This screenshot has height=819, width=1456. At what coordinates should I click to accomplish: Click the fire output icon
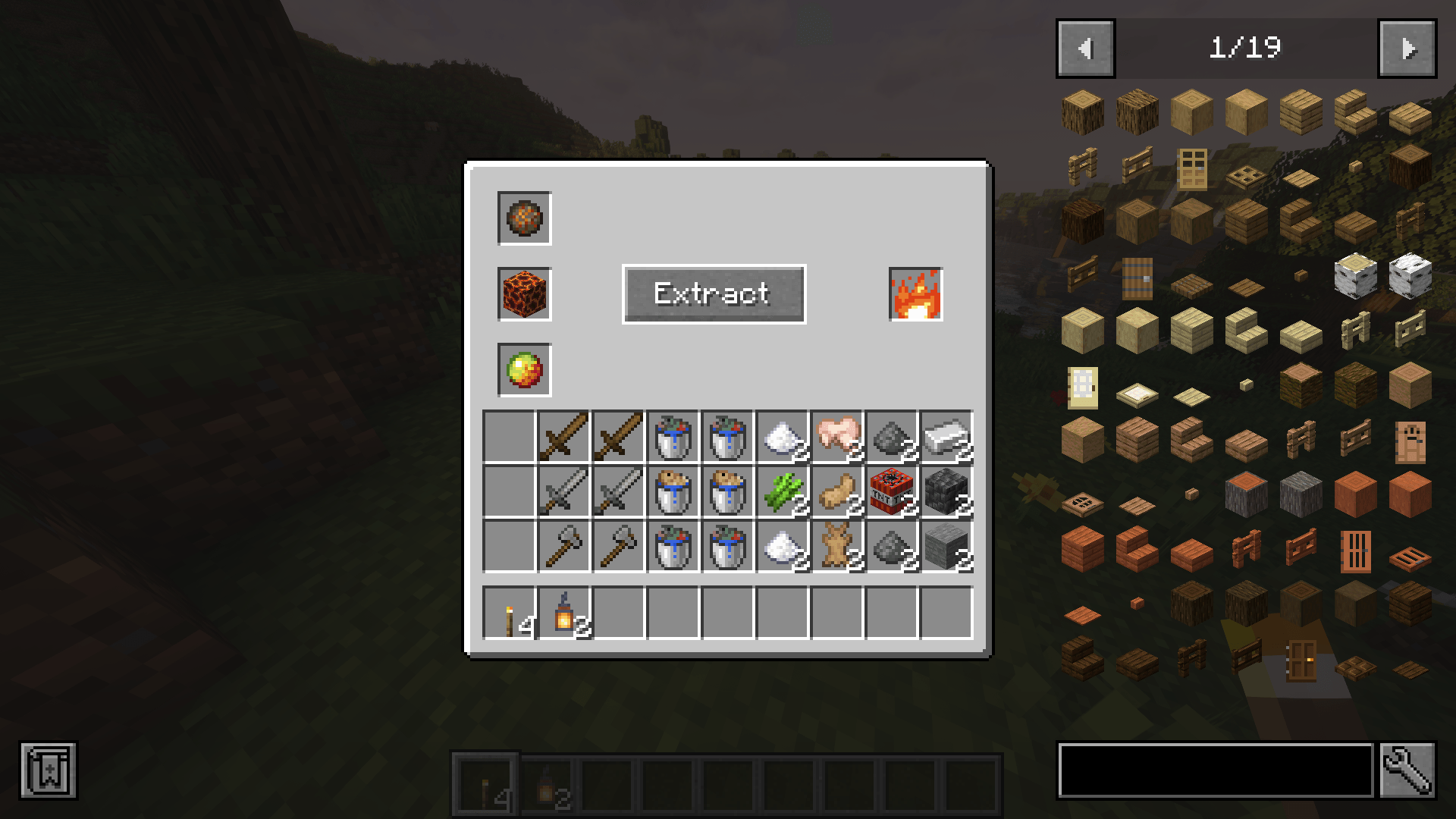point(914,295)
